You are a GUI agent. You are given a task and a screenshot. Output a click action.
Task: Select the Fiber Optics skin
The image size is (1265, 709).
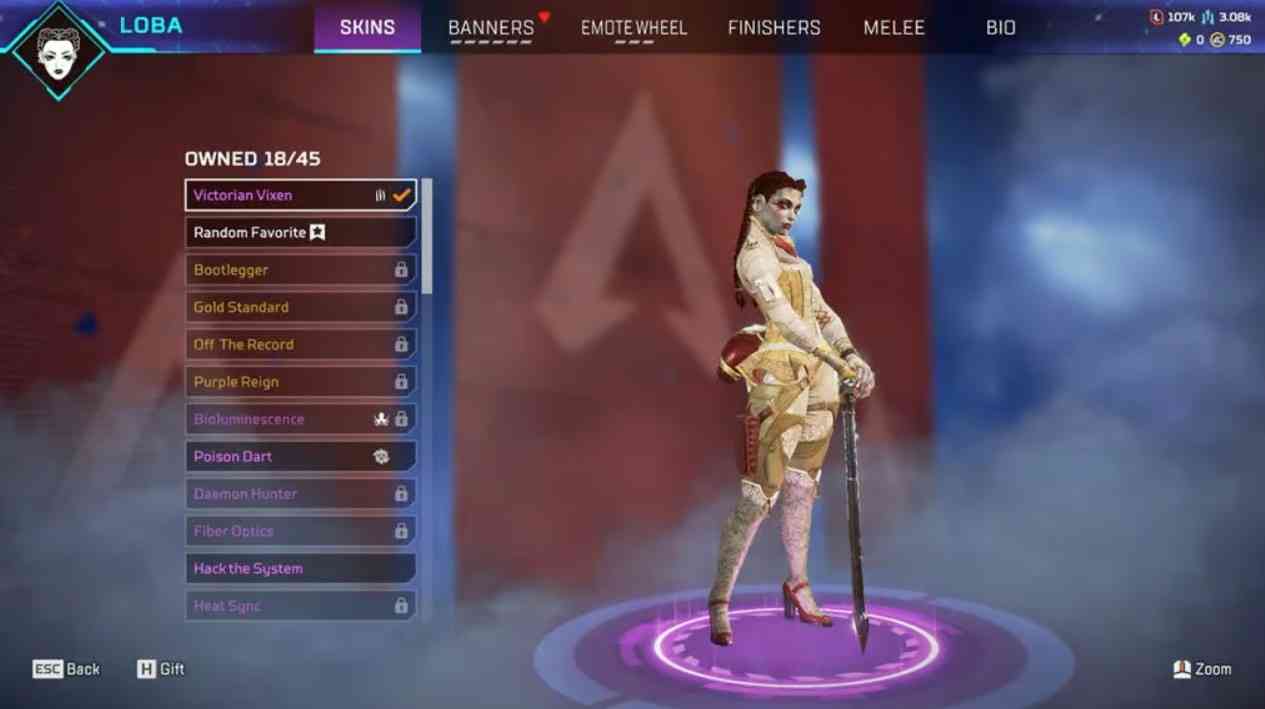[300, 531]
